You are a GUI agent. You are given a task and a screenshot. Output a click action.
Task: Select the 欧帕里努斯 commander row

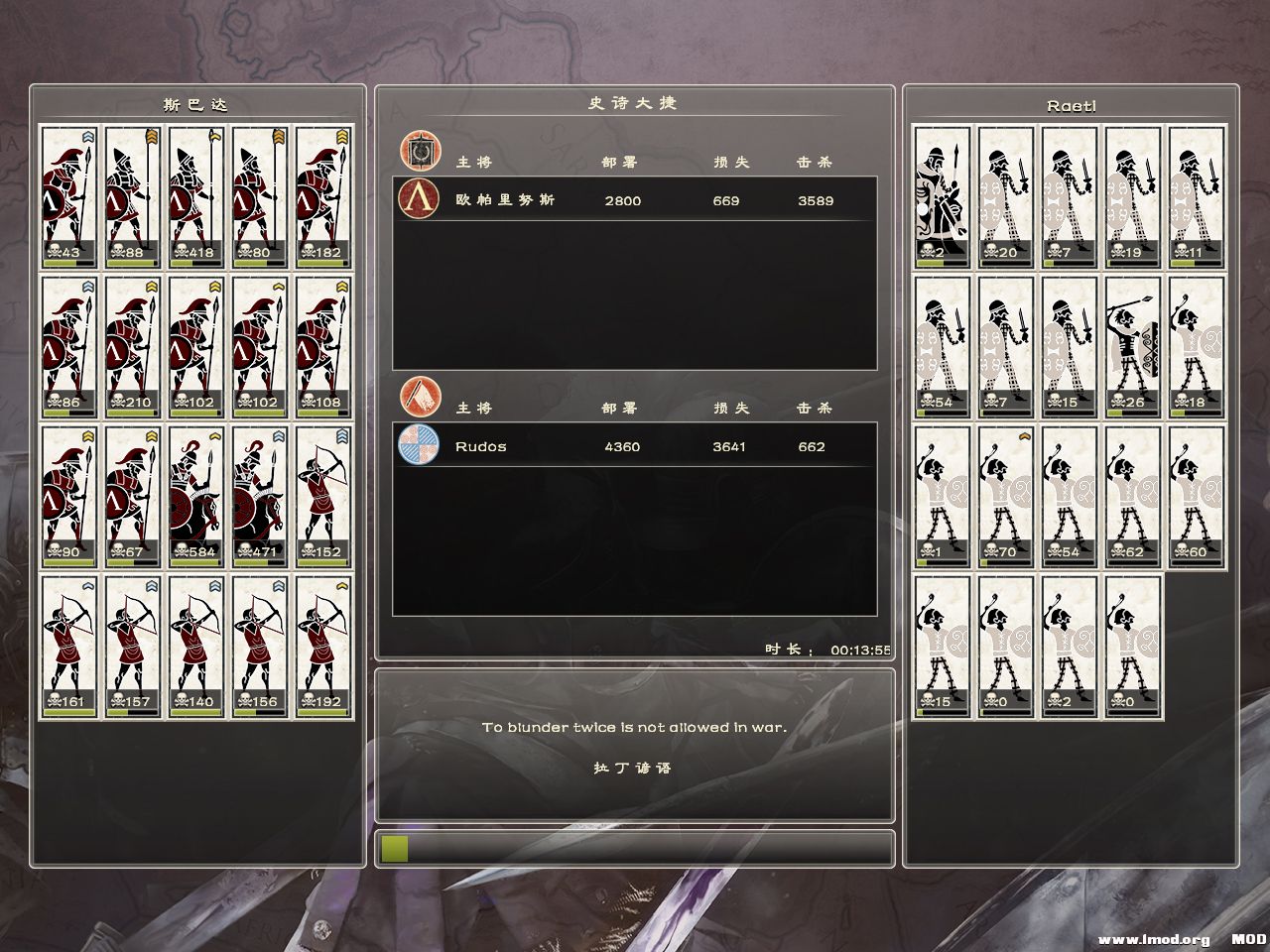click(635, 199)
